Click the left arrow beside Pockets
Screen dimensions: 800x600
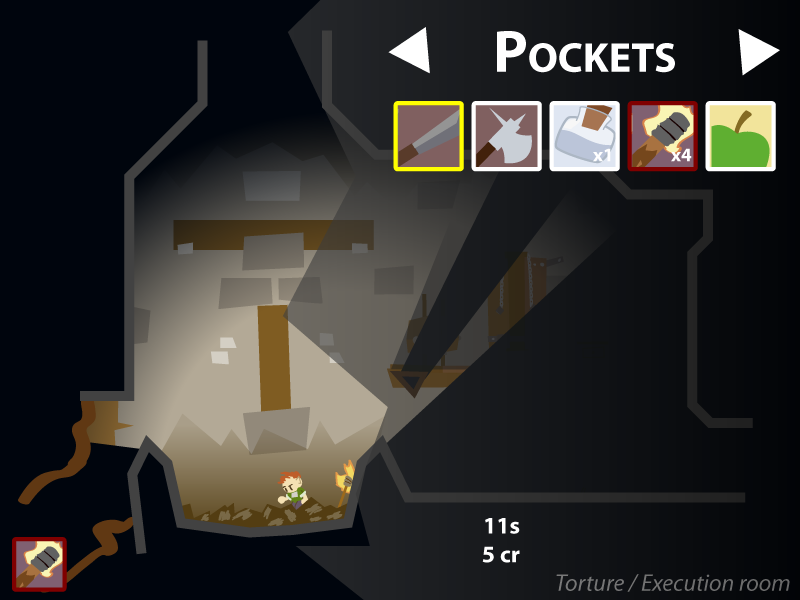pyautogui.click(x=411, y=51)
